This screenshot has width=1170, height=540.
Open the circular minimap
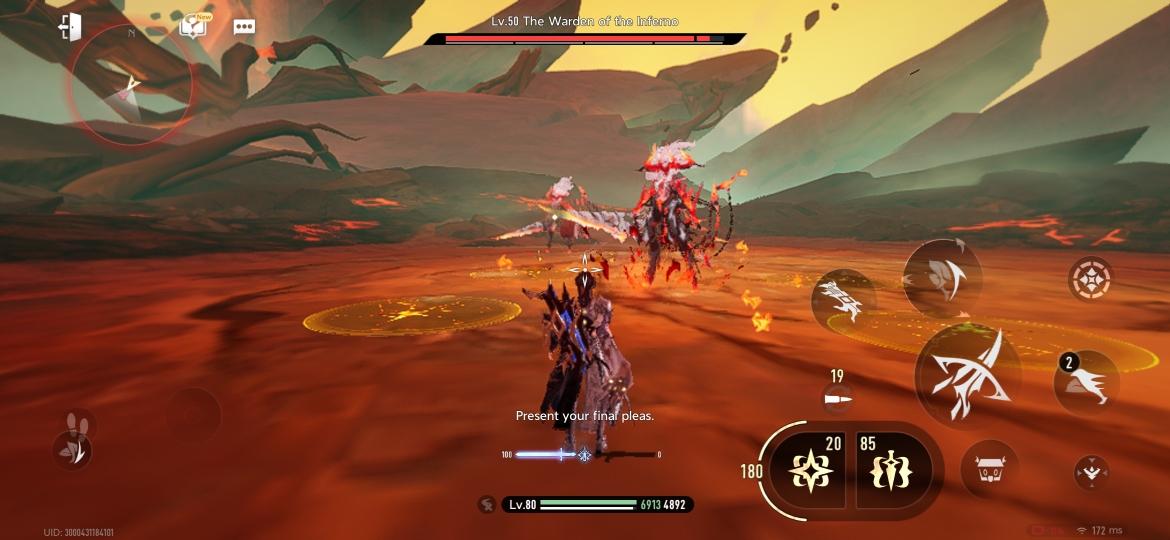(x=130, y=85)
